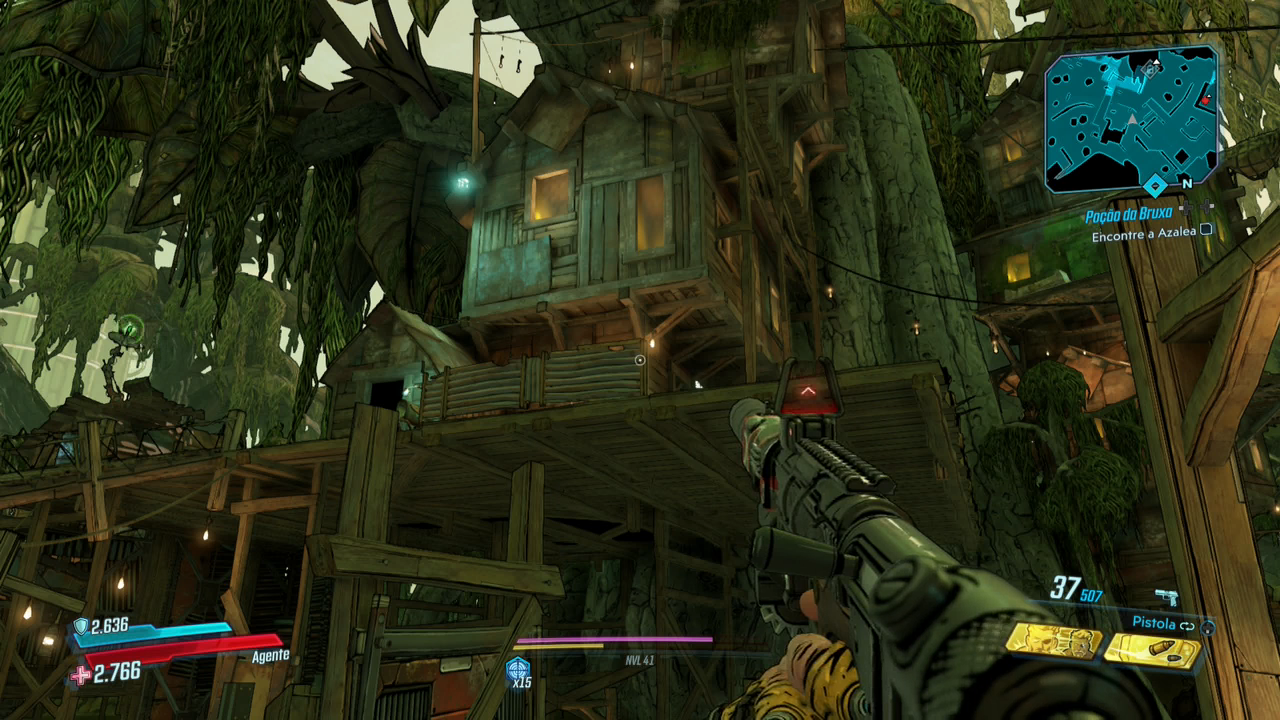Open the minimap in the corner
The width and height of the screenshot is (1280, 720).
tap(1130, 118)
